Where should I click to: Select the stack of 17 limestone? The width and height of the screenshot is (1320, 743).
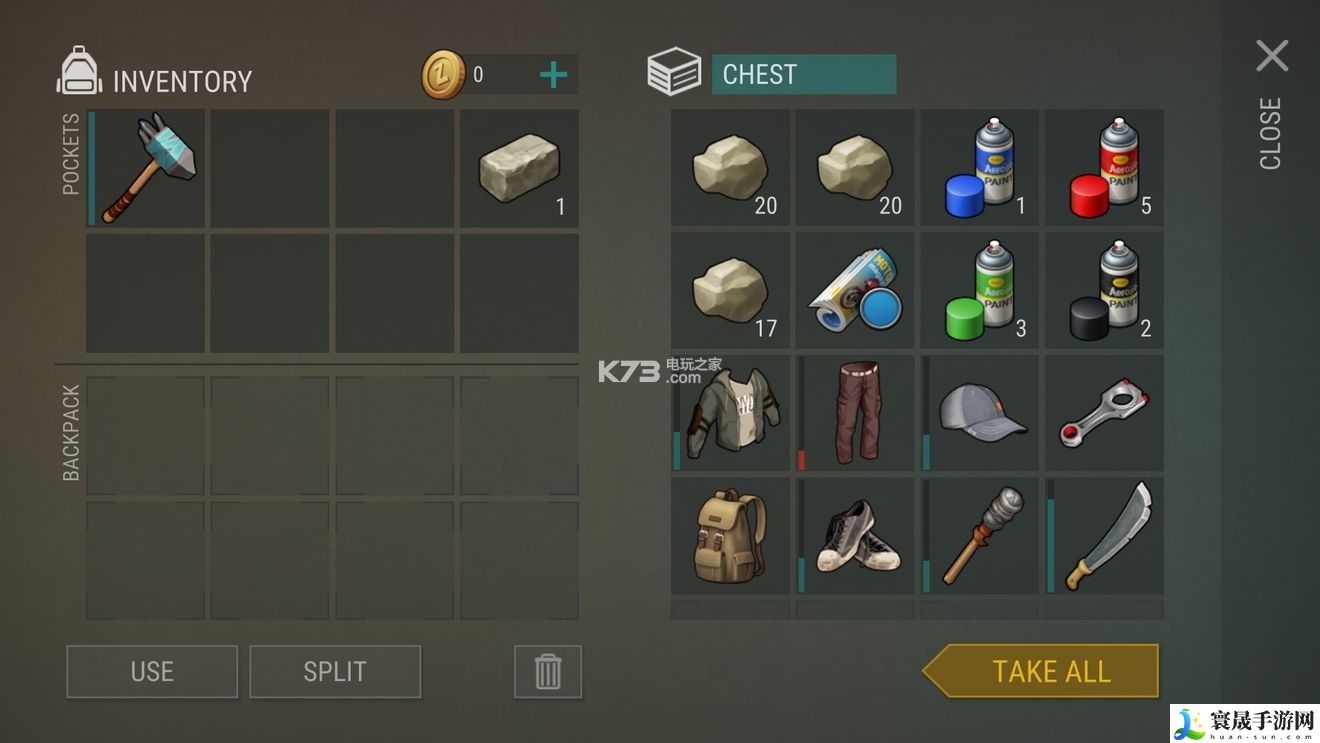731,291
